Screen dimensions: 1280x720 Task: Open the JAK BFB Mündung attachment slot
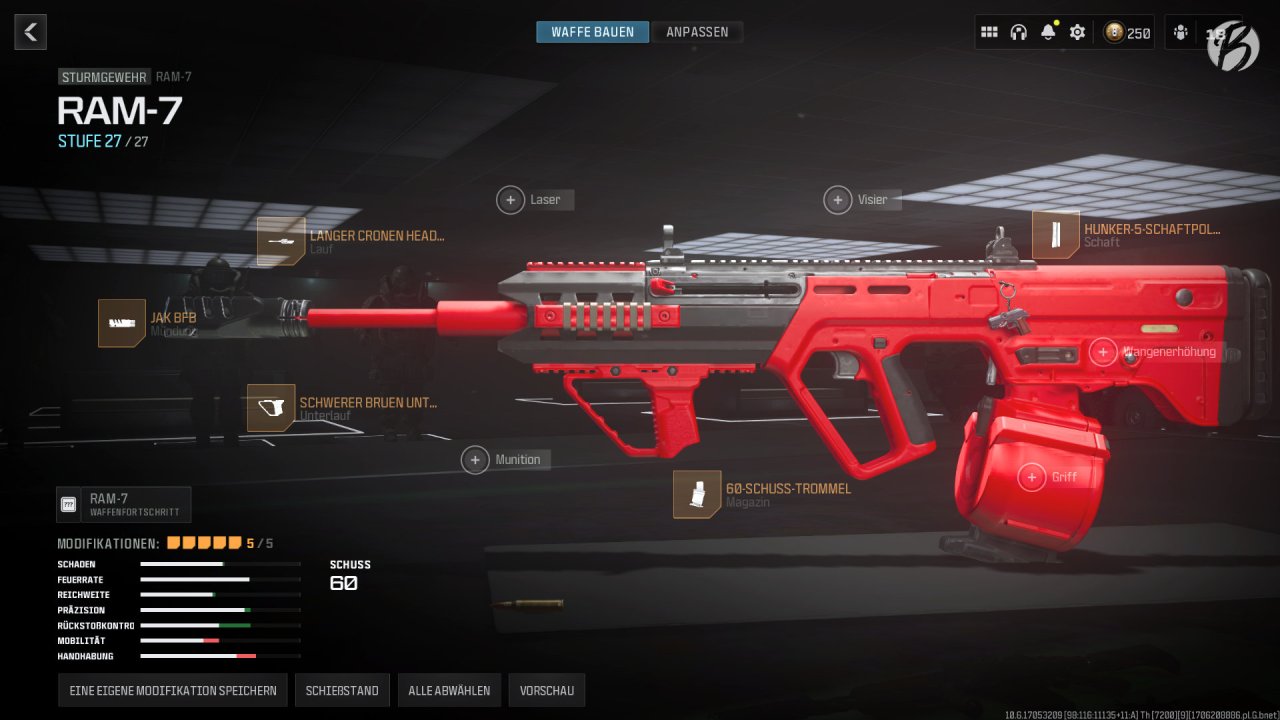click(121, 322)
